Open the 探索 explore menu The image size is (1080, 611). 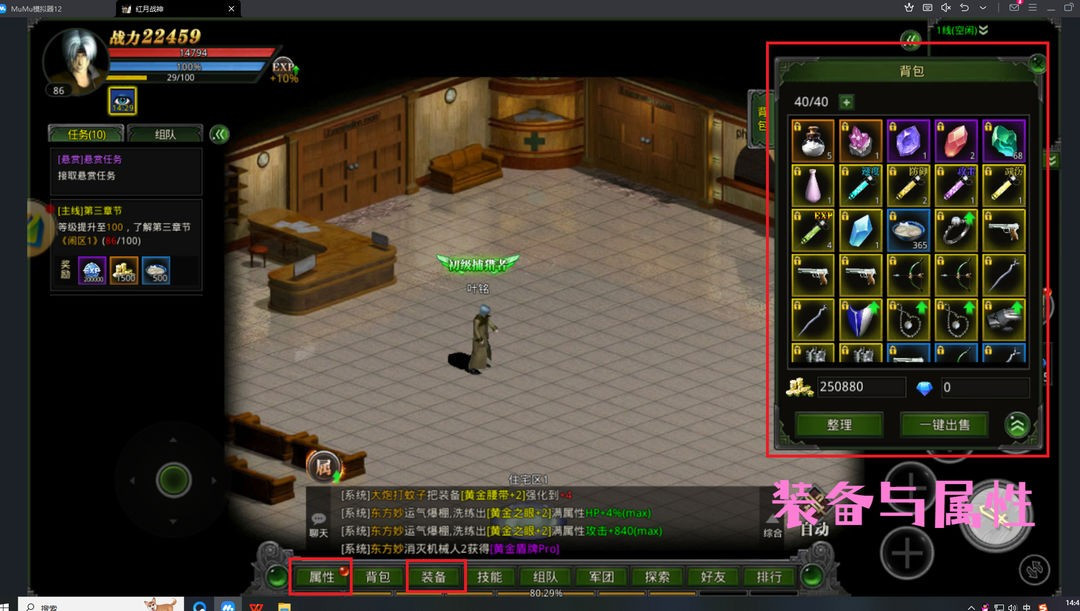[x=657, y=577]
